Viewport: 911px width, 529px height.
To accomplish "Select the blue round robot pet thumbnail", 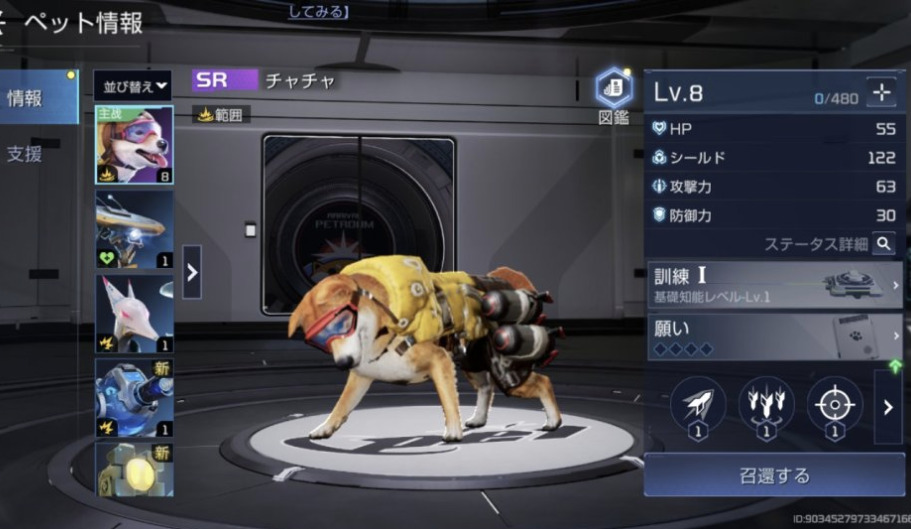I will point(134,397).
